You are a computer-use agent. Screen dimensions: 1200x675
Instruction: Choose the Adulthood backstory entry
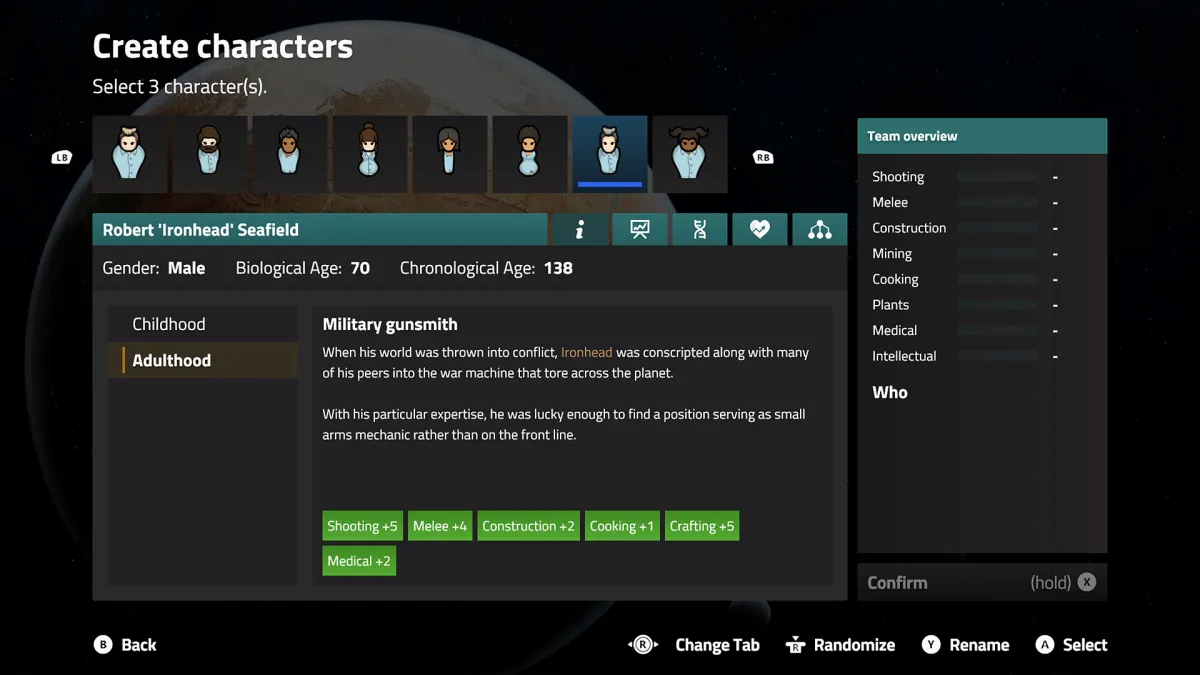(171, 360)
